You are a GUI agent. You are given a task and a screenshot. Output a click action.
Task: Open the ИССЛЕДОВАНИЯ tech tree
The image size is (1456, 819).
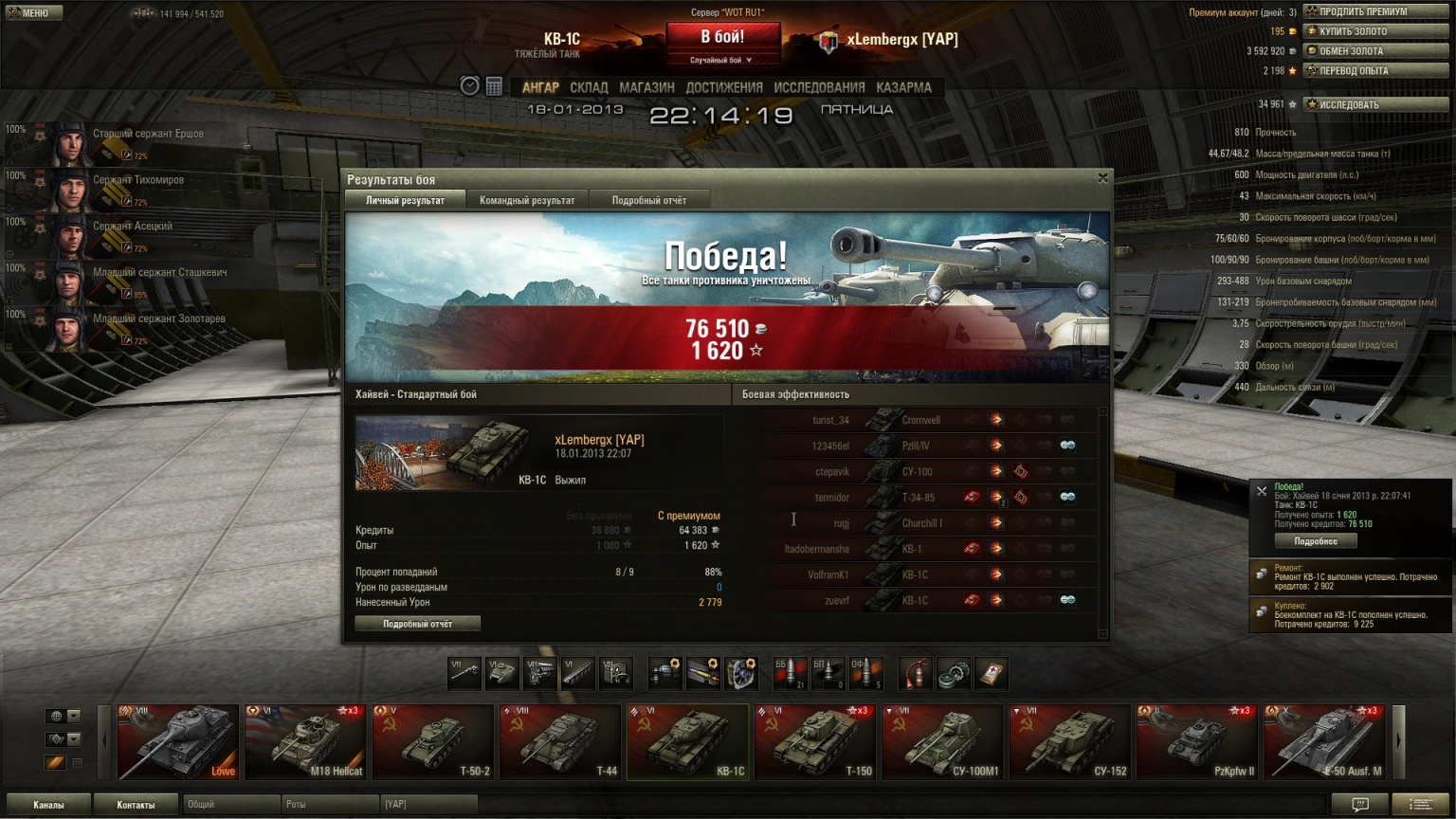tap(819, 87)
